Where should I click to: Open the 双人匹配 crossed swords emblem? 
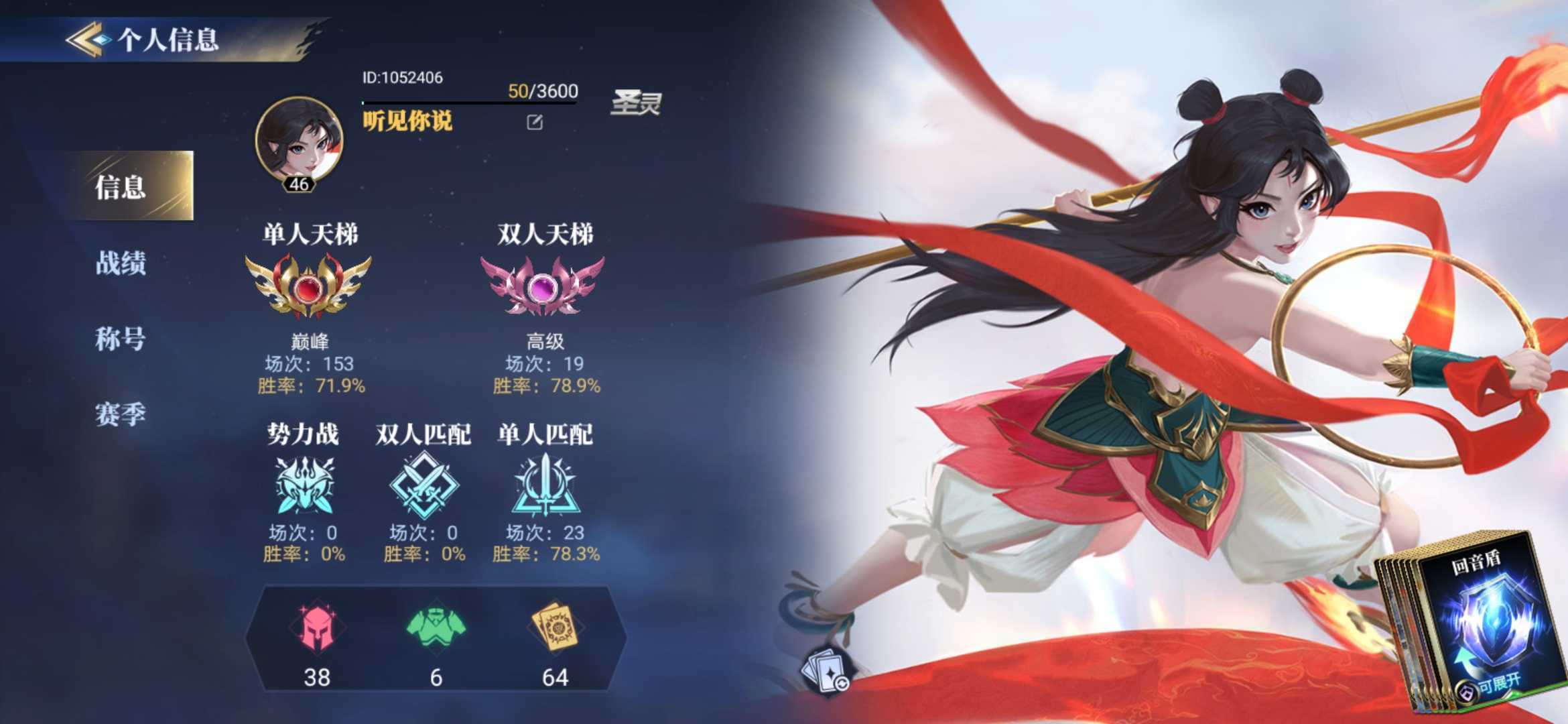tap(424, 485)
